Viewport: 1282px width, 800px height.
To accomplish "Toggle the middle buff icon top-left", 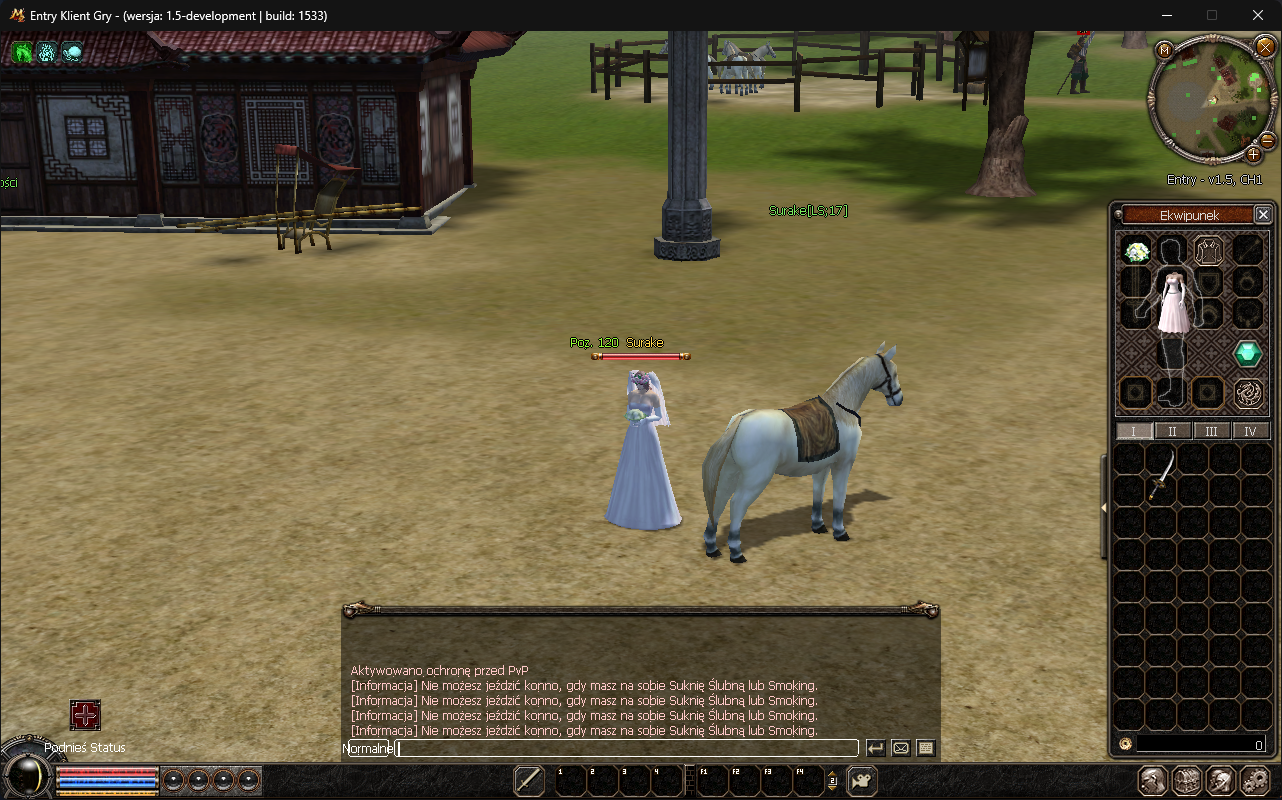I will pos(46,52).
